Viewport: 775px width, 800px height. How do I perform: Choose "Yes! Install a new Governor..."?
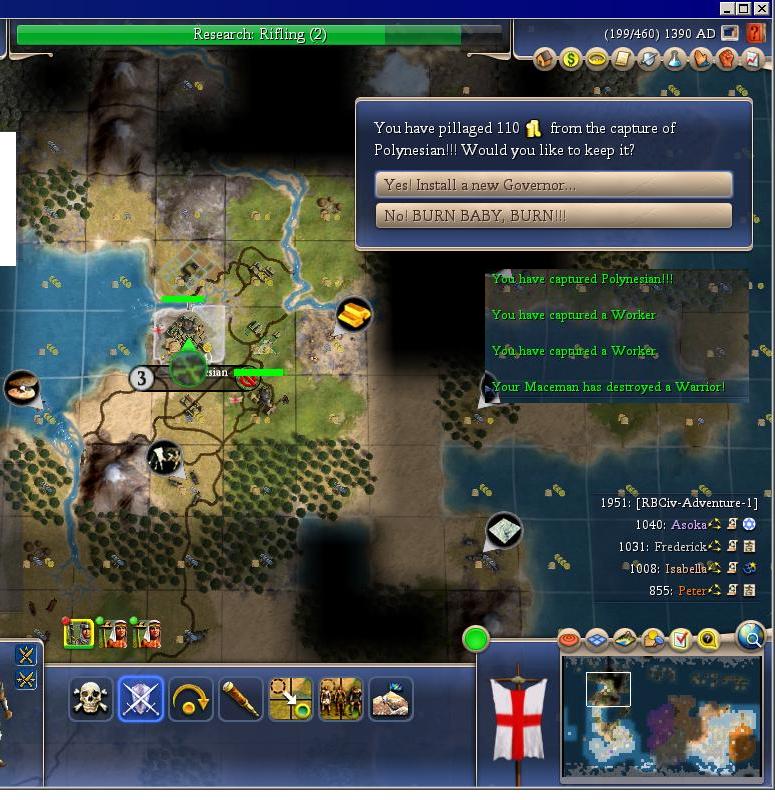[x=553, y=185]
